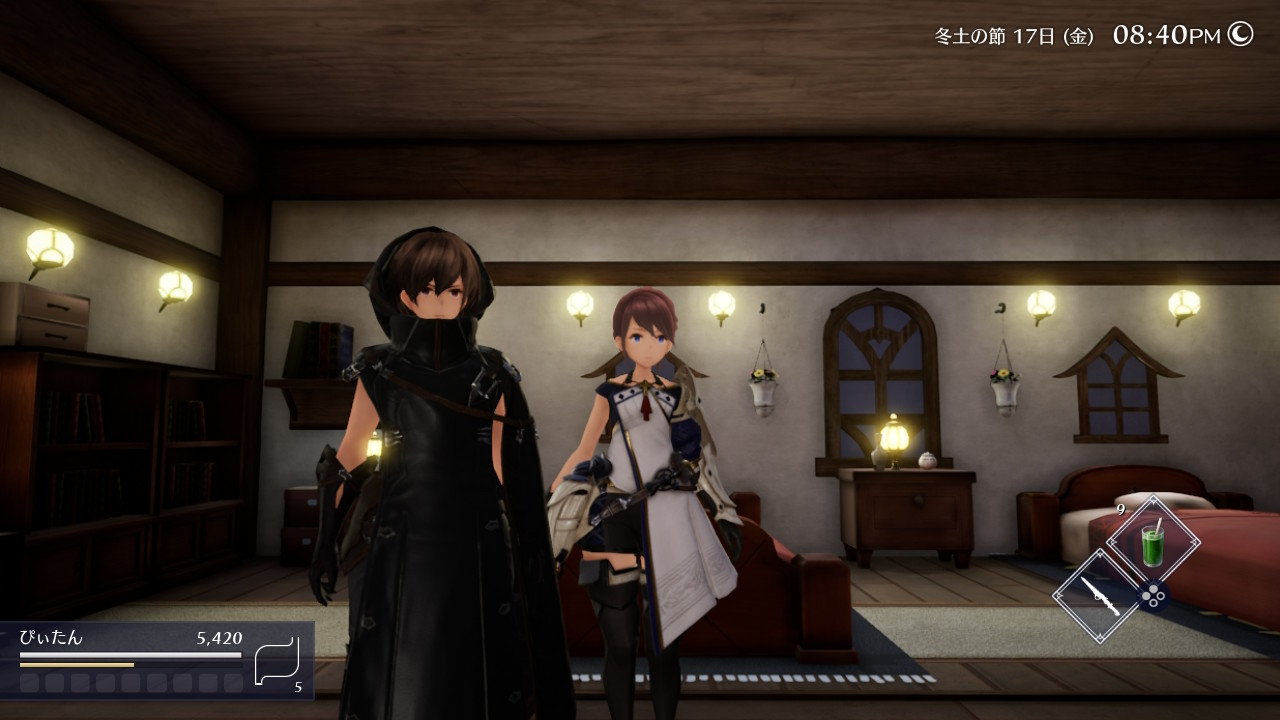Image resolution: width=1280 pixels, height=720 pixels.
Task: Choose the dagger weapon slot
Action: tap(1098, 596)
